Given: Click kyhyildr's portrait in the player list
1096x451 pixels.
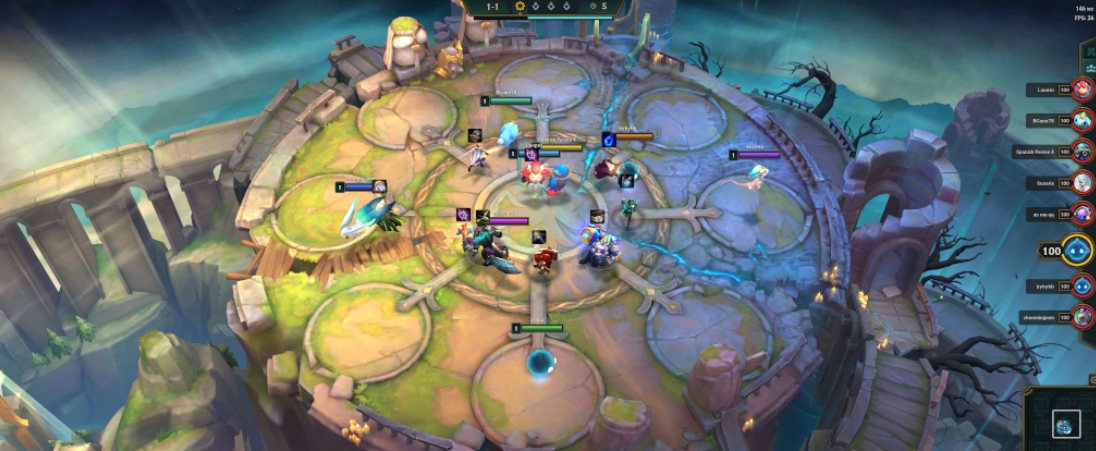Looking at the screenshot, I should pos(1082,286).
